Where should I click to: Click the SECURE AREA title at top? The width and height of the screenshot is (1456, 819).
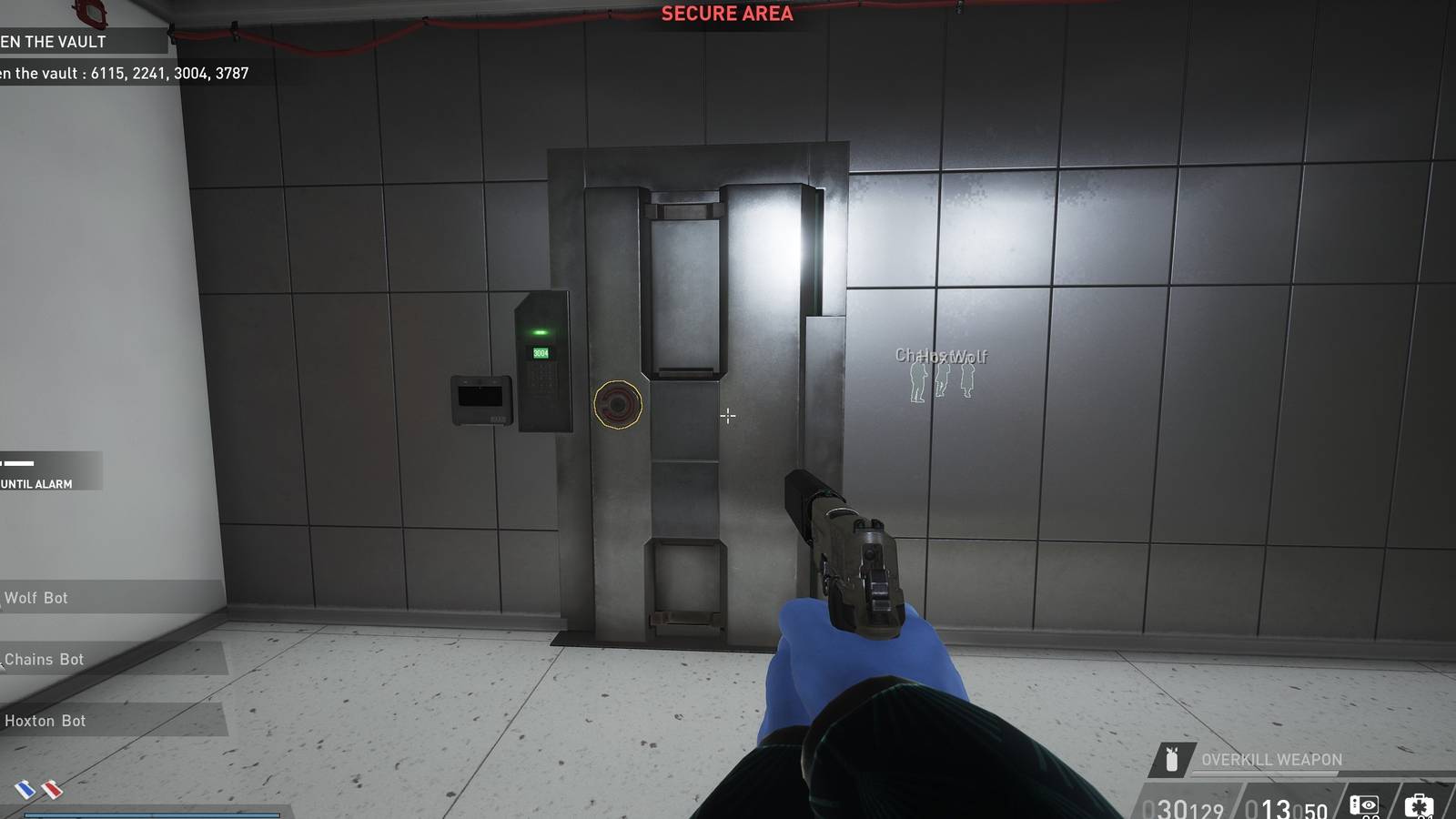tap(726, 13)
